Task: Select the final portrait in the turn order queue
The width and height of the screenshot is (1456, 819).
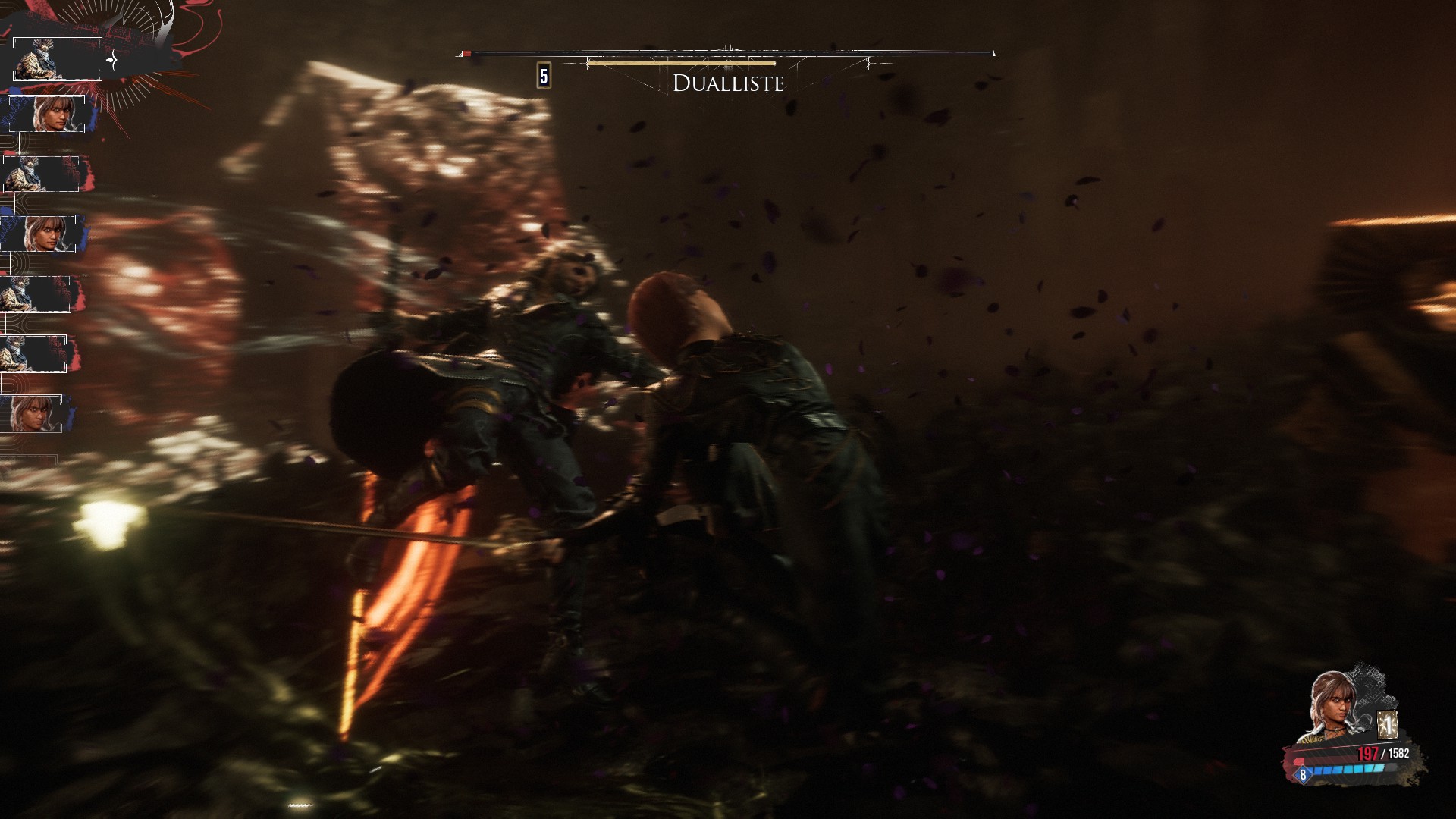Action: point(32,413)
